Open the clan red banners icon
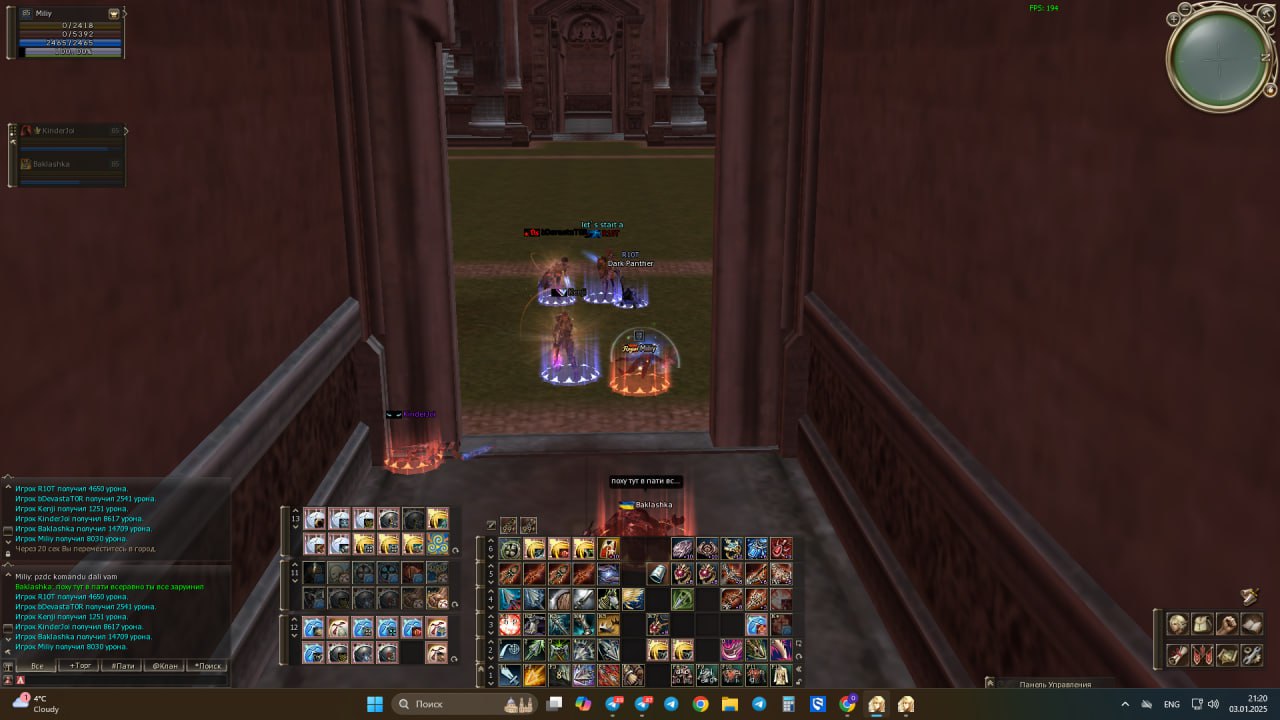The width and height of the screenshot is (1280, 720). click(1203, 656)
